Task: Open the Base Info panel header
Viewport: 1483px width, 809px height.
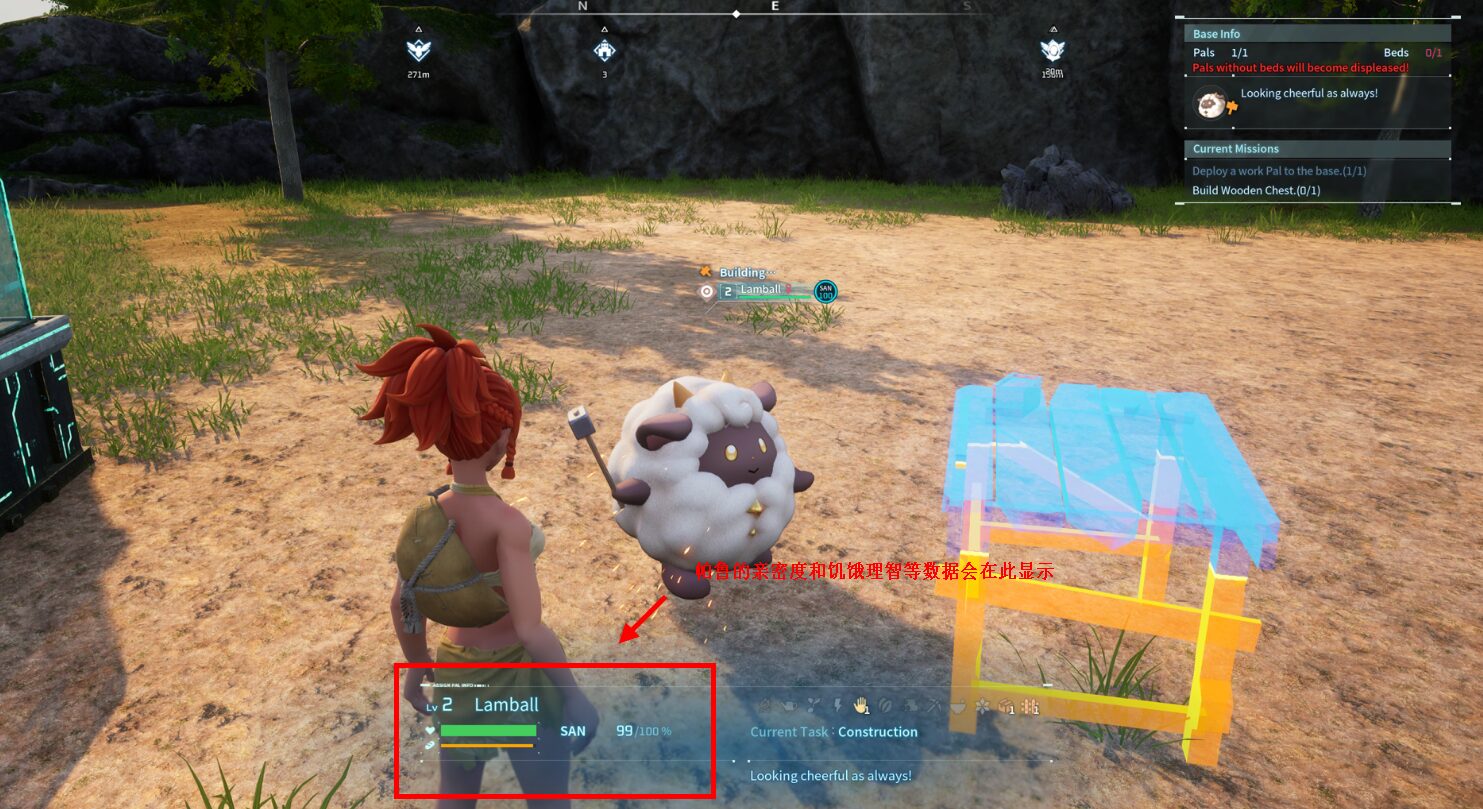Action: click(1216, 34)
